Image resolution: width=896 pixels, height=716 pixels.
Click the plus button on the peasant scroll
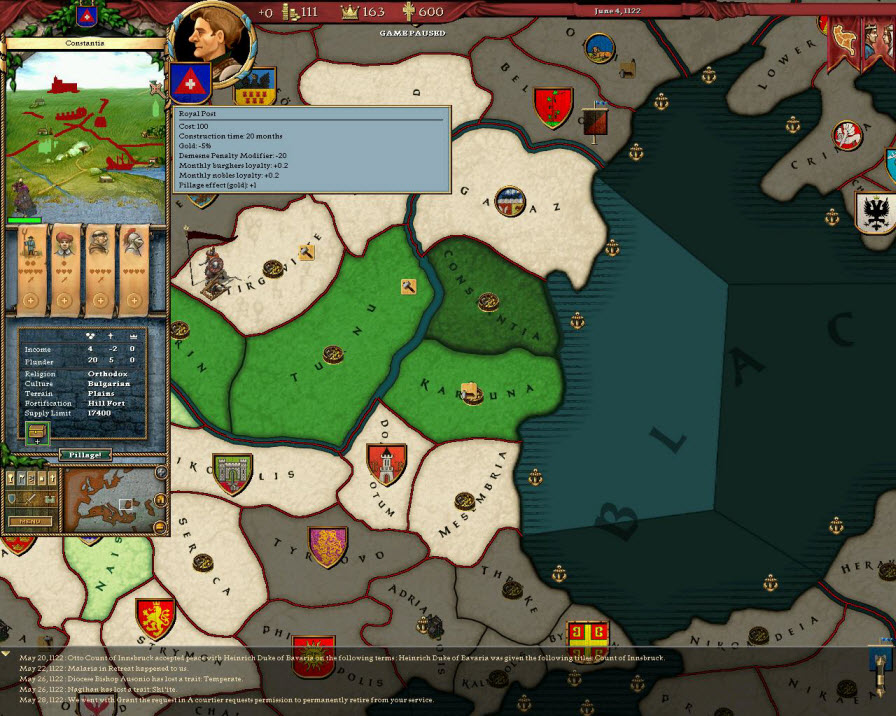(30, 301)
